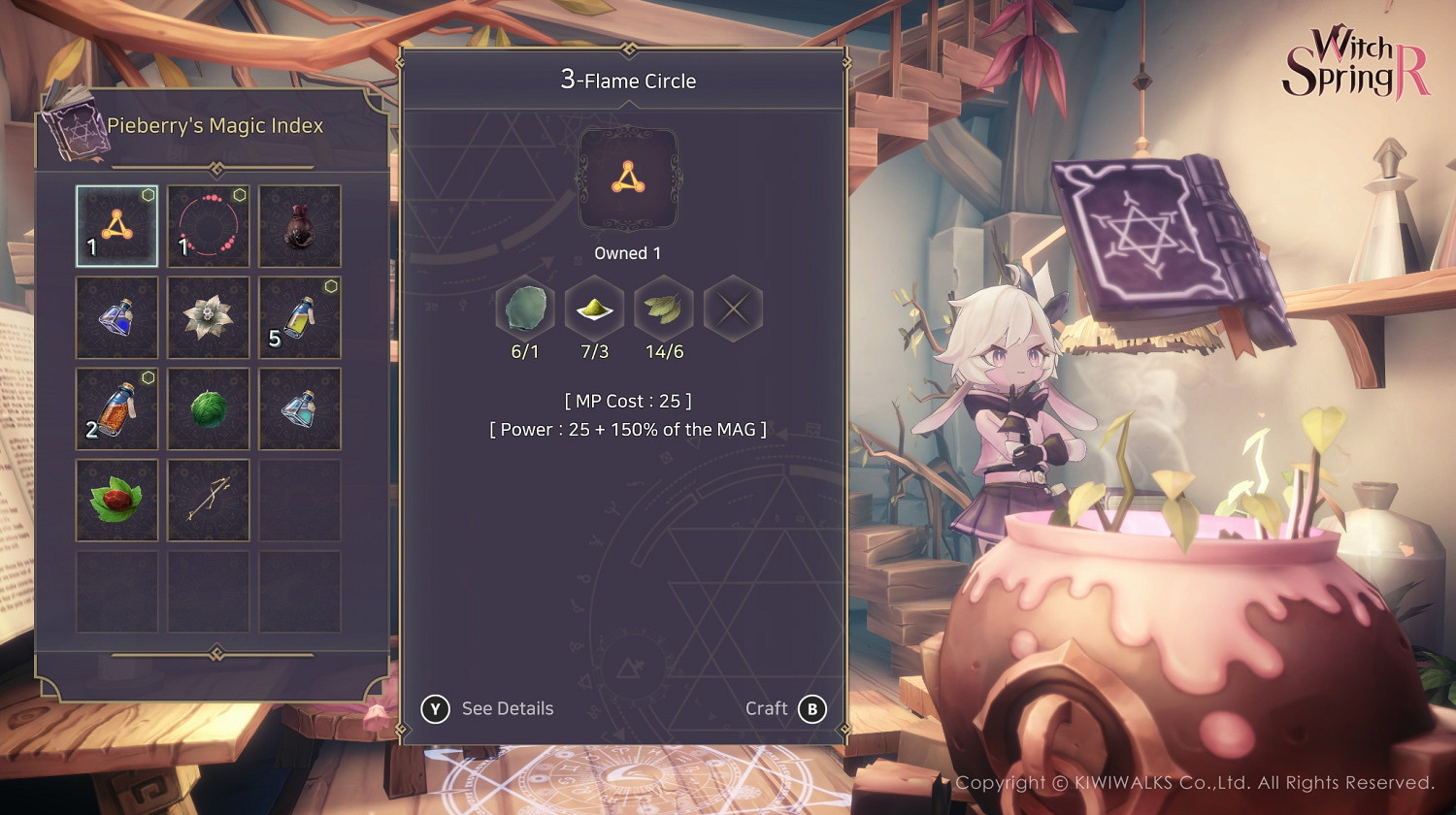Select the yellow powder ingredient showing 7/3

[595, 308]
